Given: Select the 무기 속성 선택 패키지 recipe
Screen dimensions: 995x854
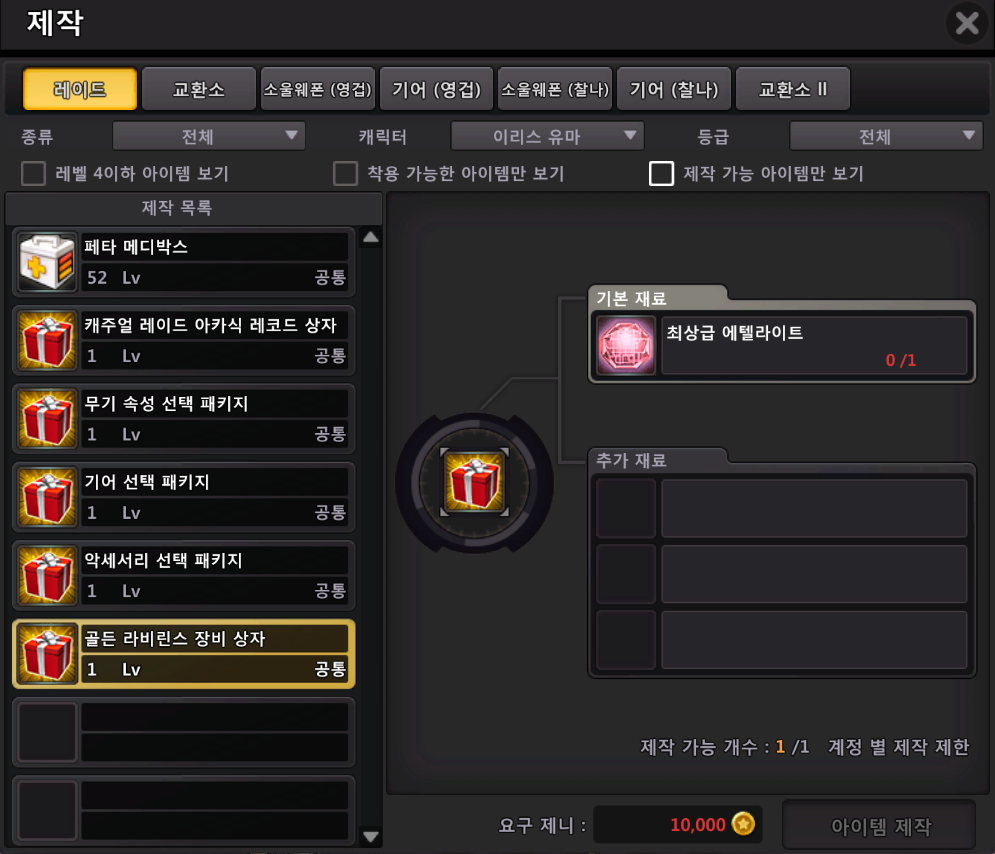Looking at the screenshot, I should tap(184, 417).
